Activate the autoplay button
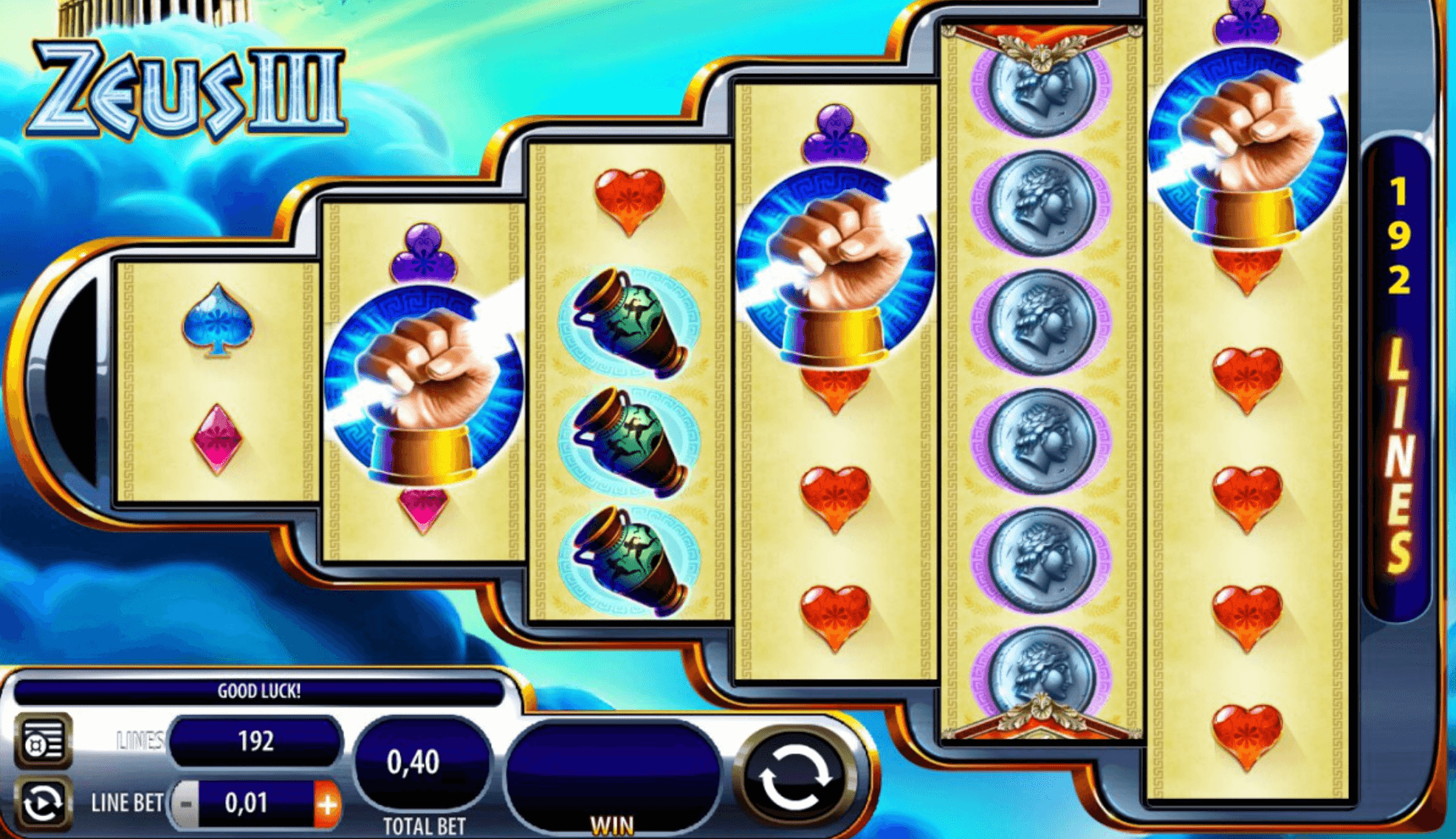This screenshot has height=839, width=1456. pyautogui.click(x=43, y=804)
